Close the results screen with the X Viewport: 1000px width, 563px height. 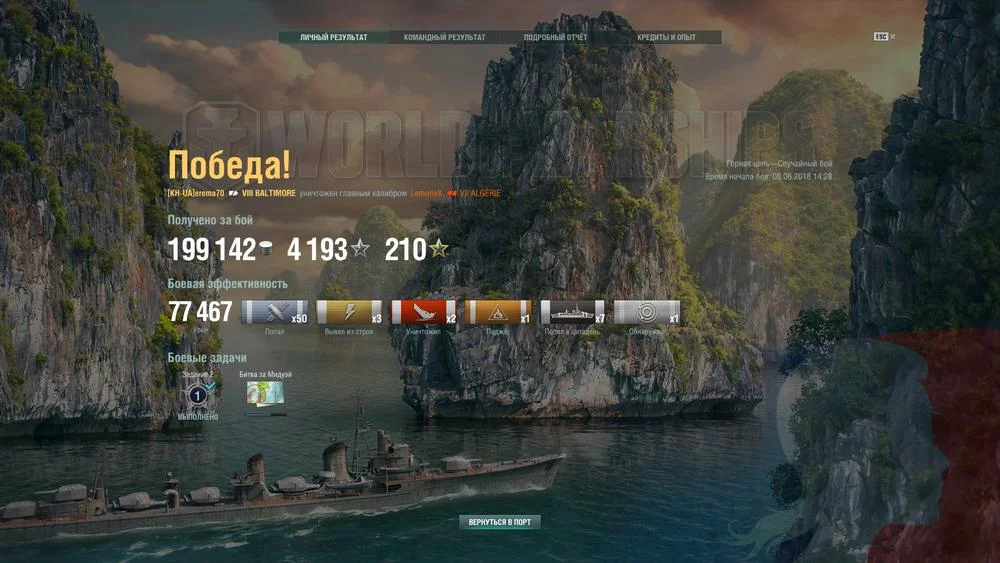(x=892, y=37)
